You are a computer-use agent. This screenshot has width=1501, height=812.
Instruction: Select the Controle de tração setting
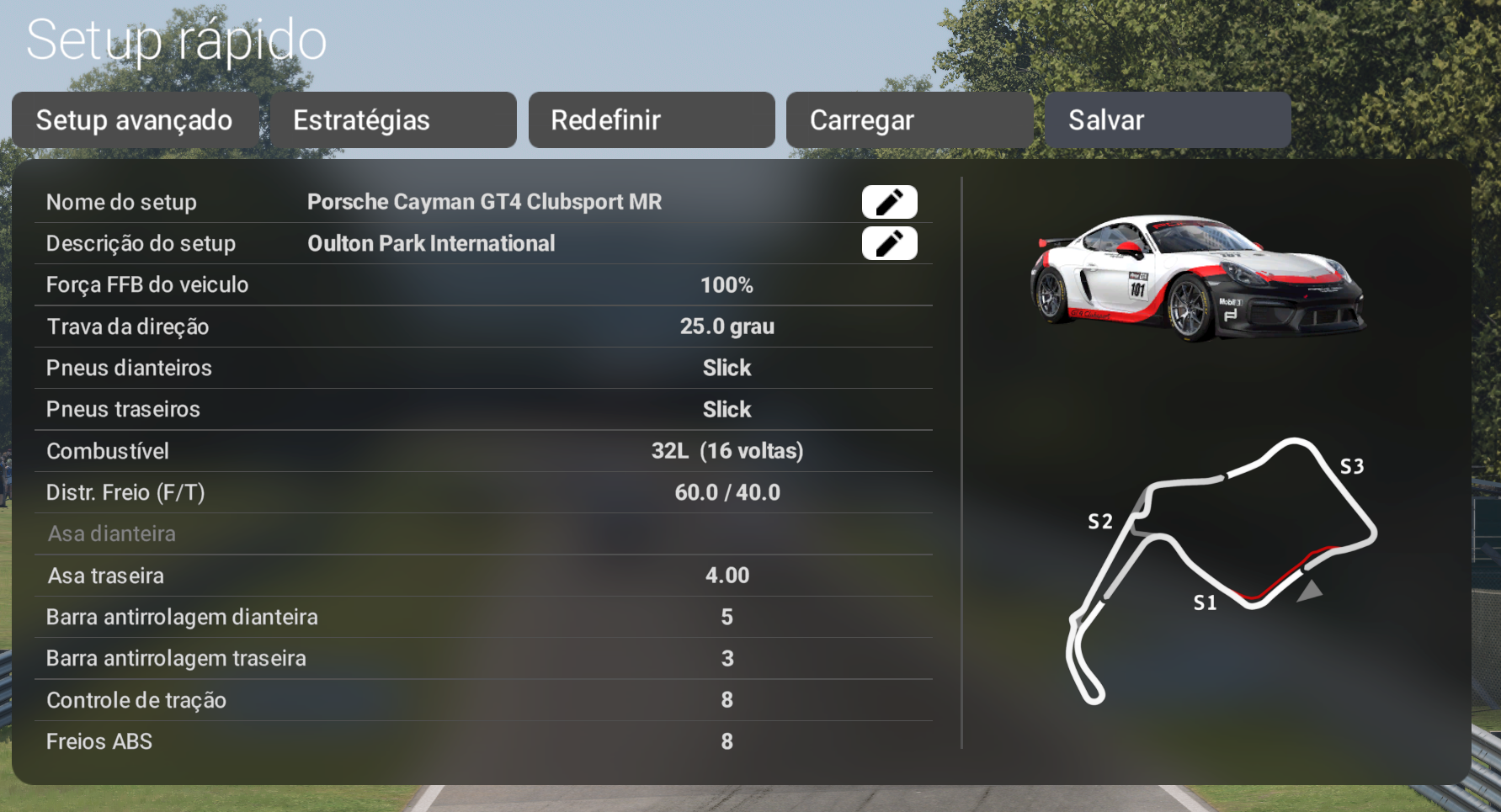[x=483, y=700]
